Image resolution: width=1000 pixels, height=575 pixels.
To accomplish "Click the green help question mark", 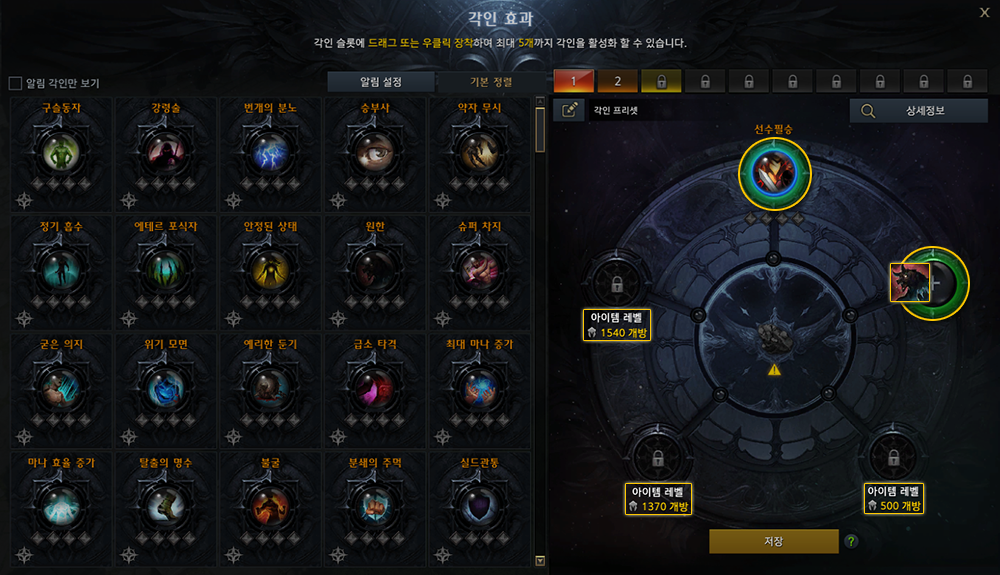I will [x=851, y=542].
